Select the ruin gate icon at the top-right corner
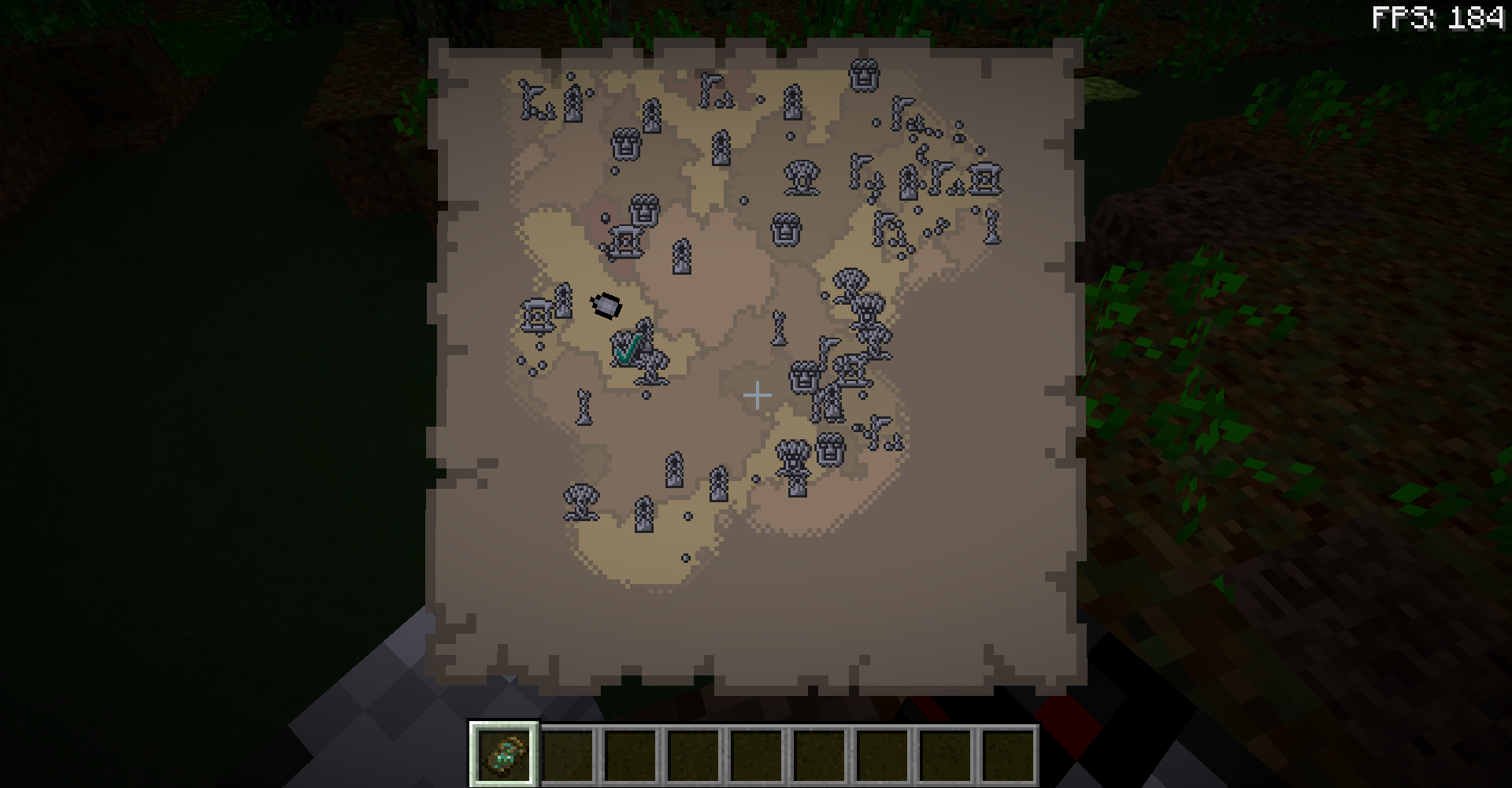The image size is (1512, 788). (x=985, y=179)
